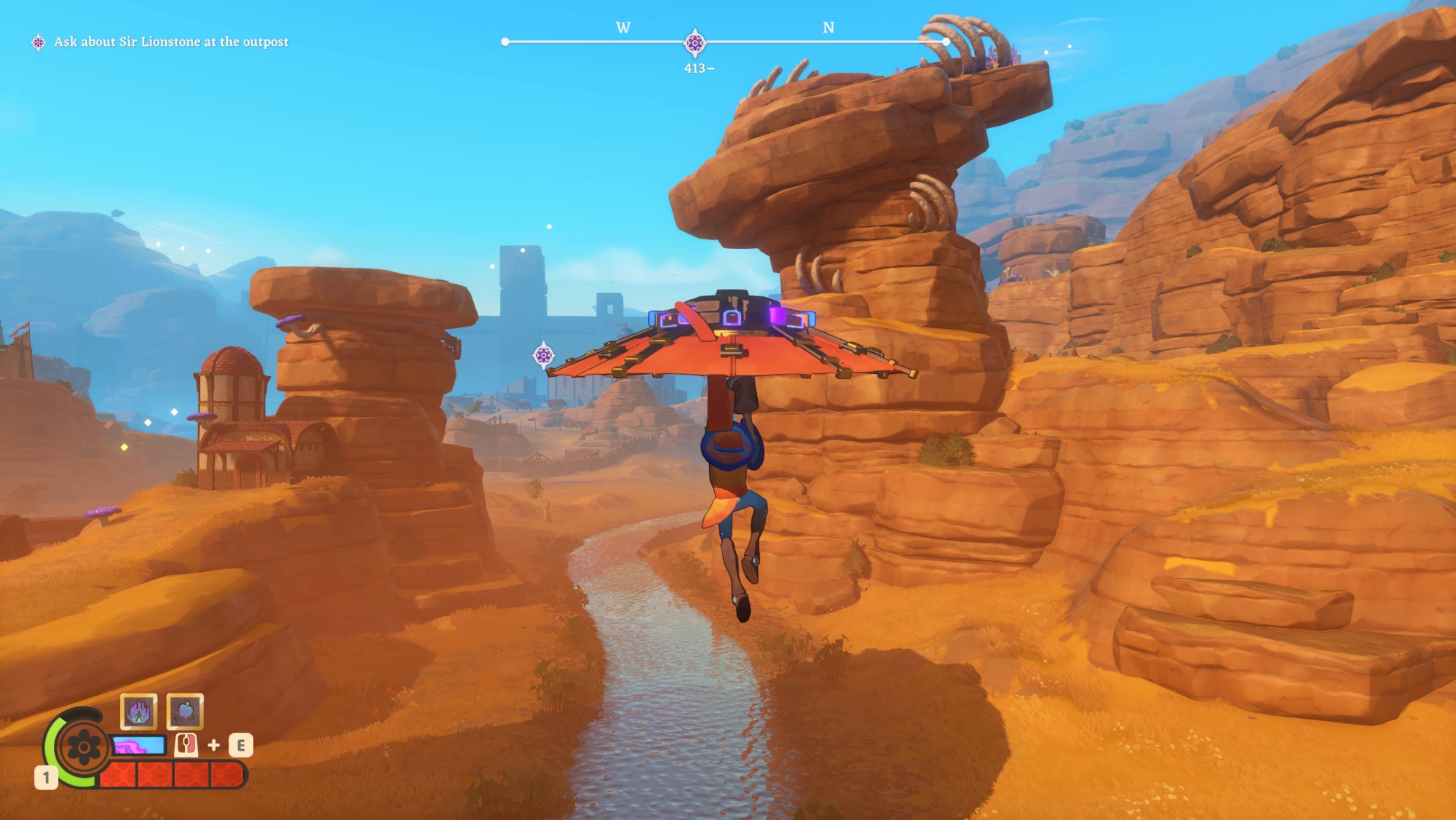Click the flower emblem on the health gauge
Viewport: 1456px width, 820px height.
tap(83, 747)
